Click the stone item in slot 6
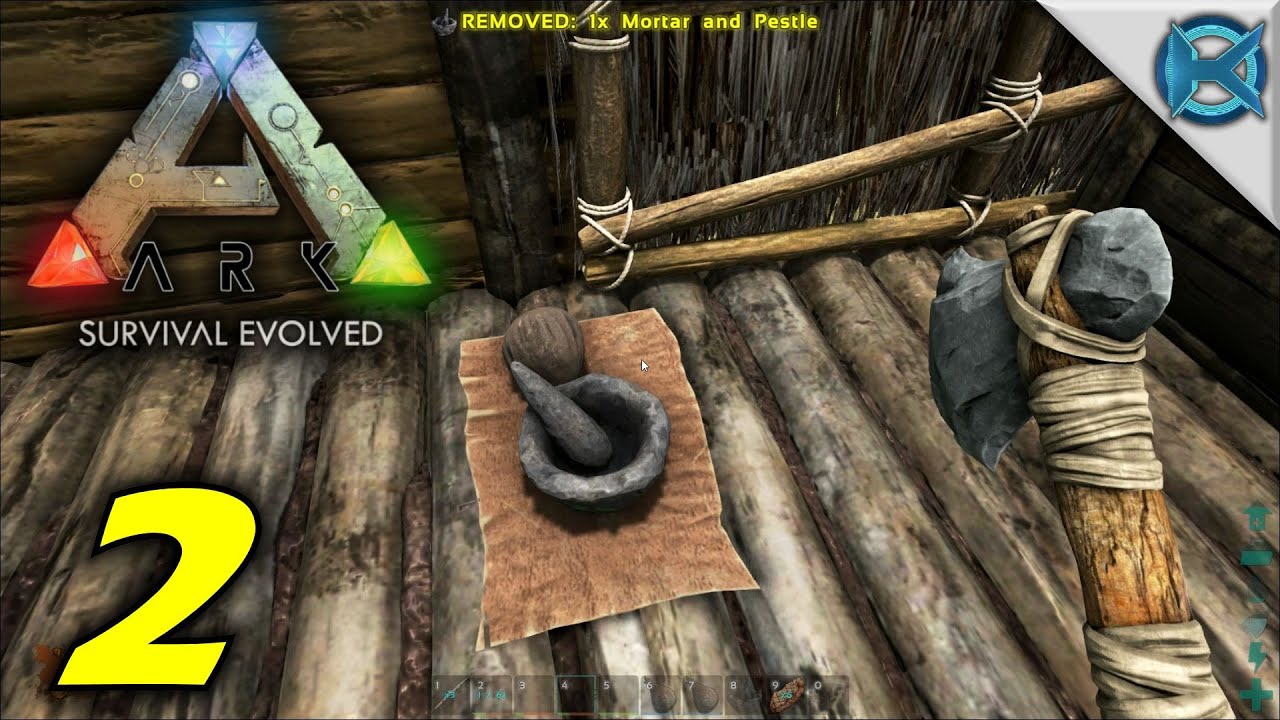1280x720 pixels. (x=660, y=695)
